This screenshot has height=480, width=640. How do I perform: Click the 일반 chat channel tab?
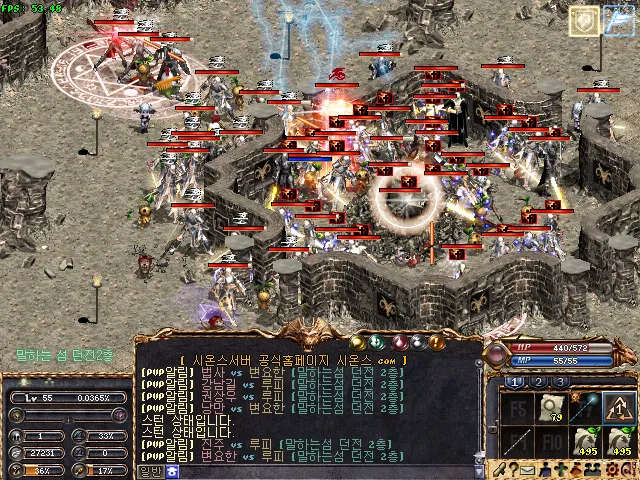(150, 470)
